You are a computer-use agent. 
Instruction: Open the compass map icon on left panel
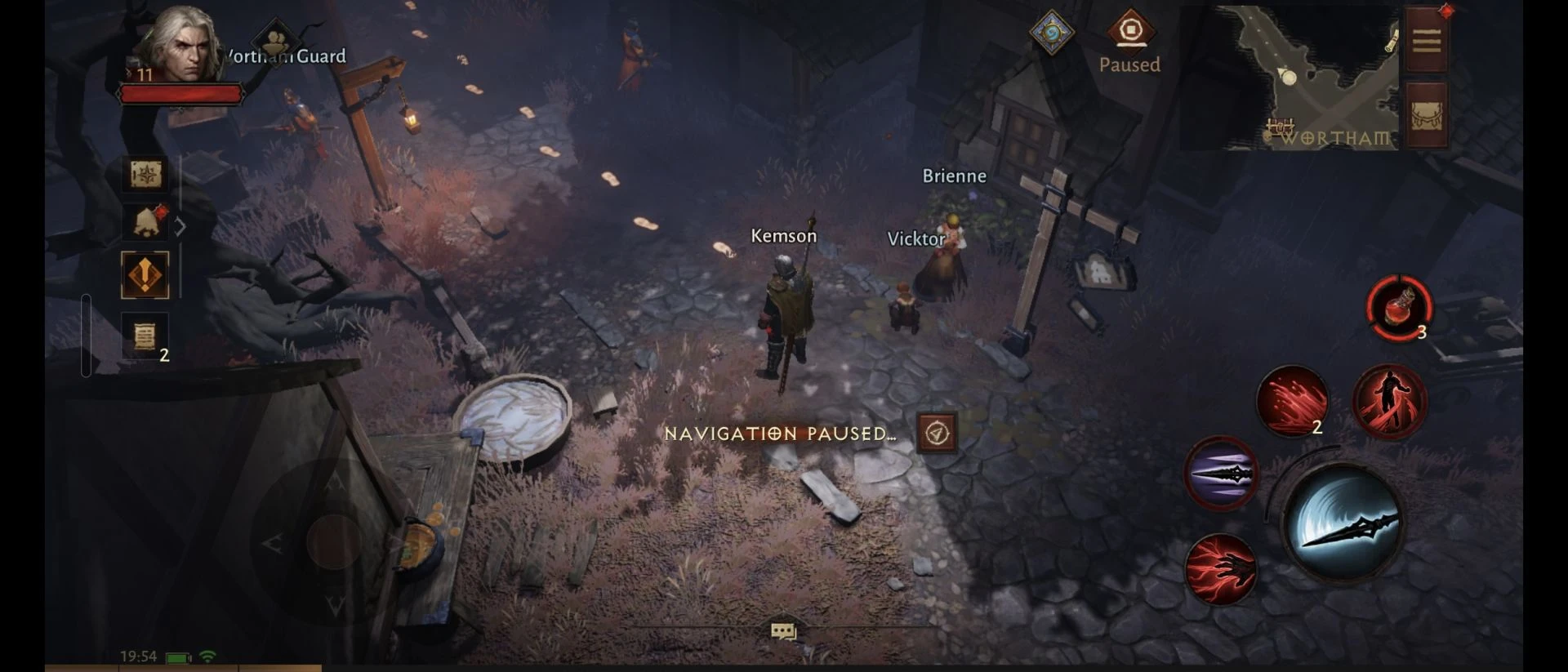point(145,174)
